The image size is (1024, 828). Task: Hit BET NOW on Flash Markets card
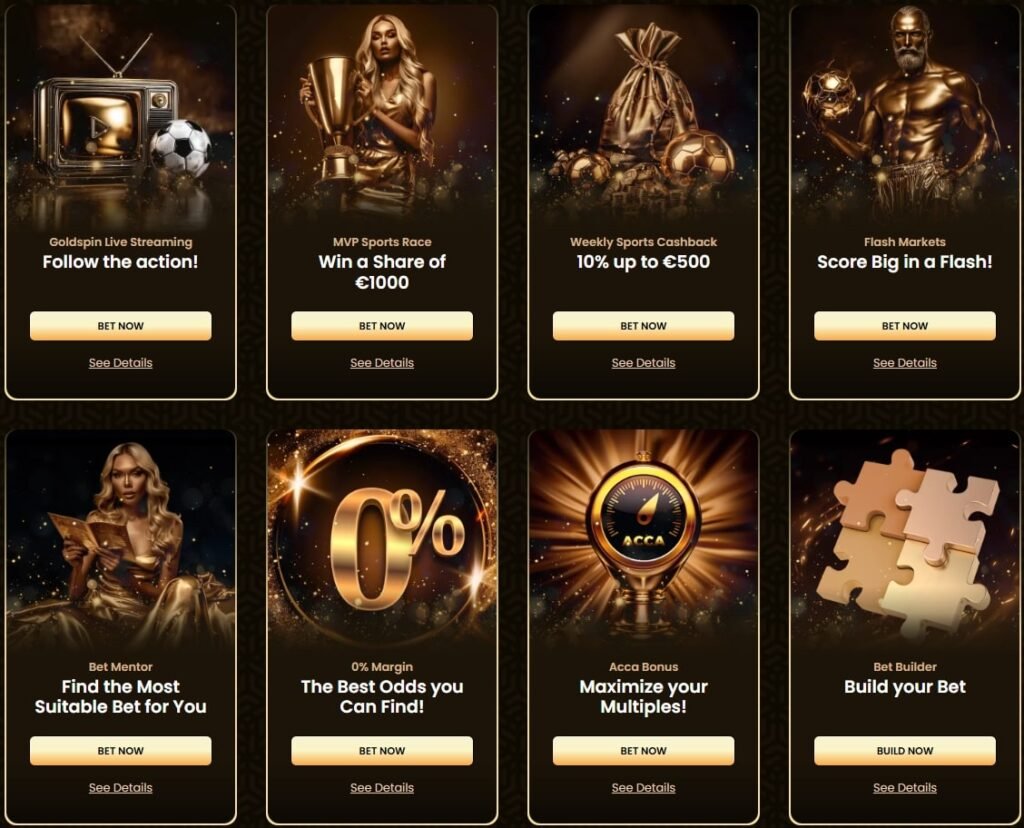905,326
